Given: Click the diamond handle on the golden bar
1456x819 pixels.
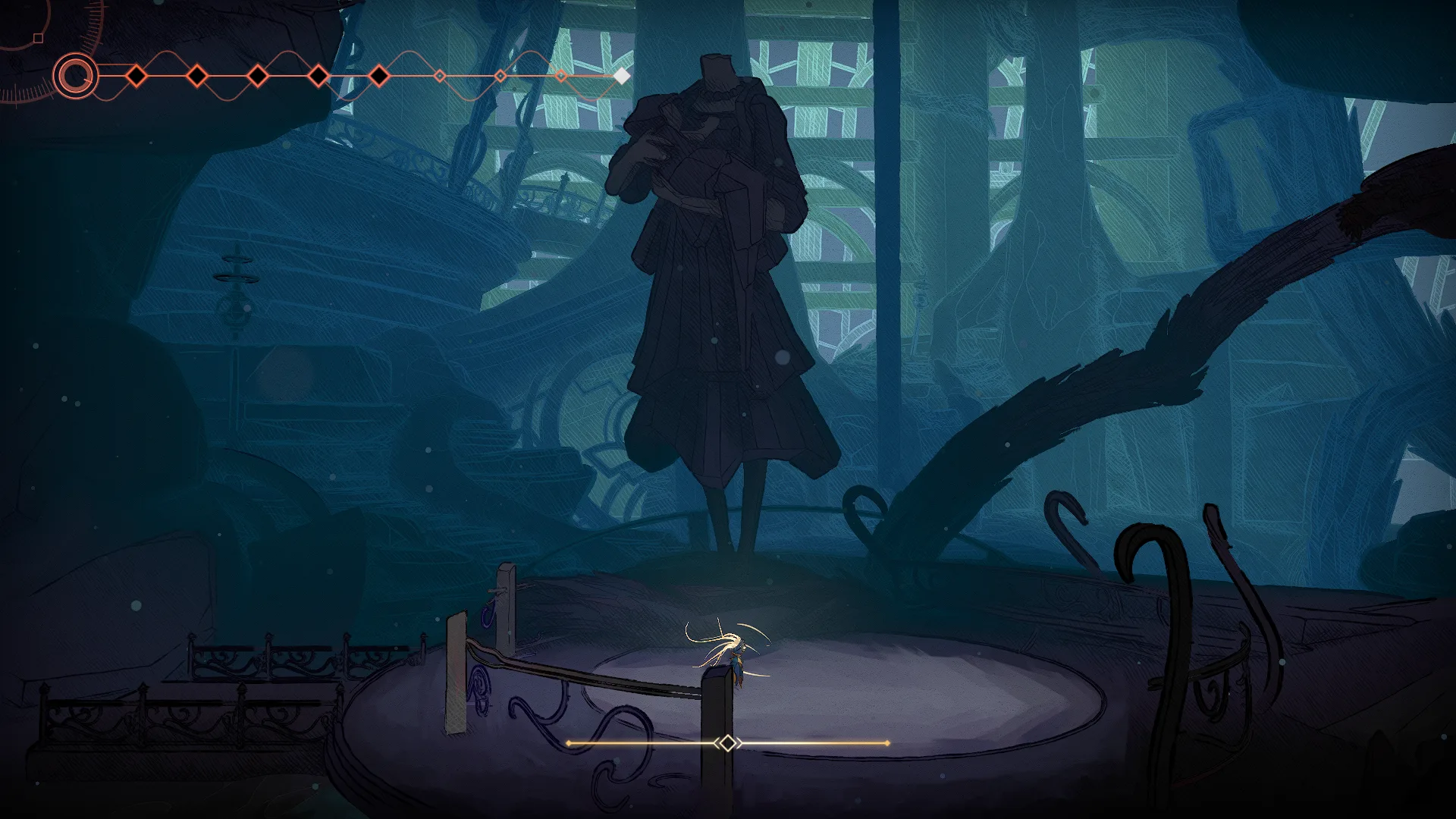Looking at the screenshot, I should pyautogui.click(x=727, y=743).
